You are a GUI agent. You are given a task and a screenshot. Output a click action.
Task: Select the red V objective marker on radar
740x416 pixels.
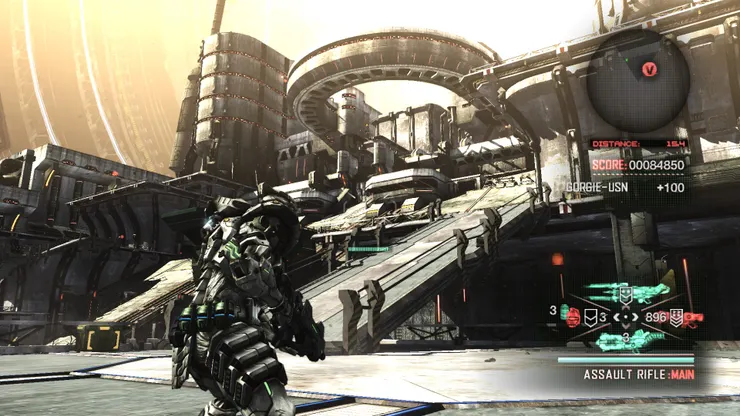[x=651, y=69]
